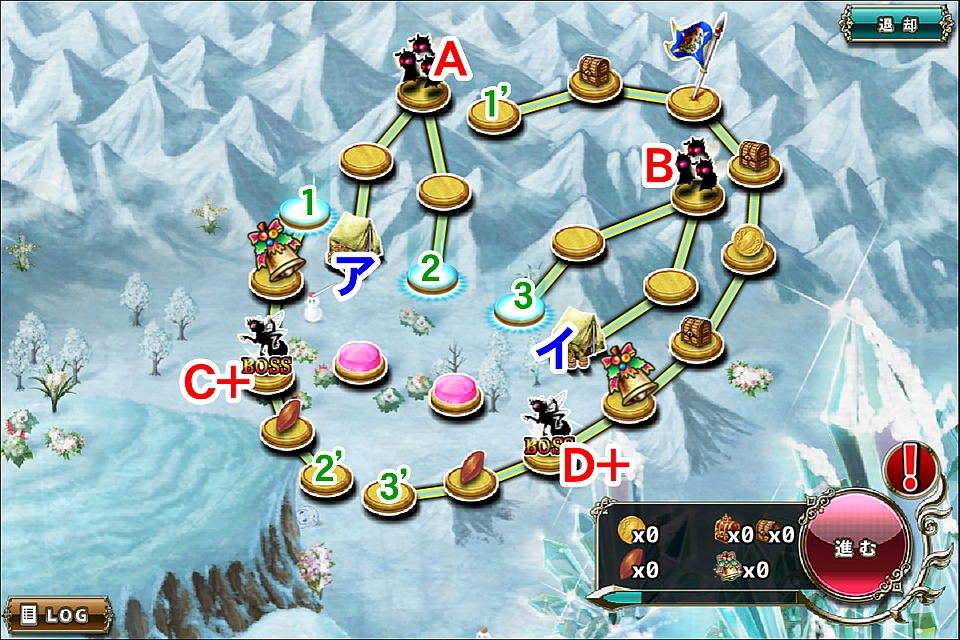Choose the gold node labeled 2'
Image resolution: width=960 pixels, height=640 pixels.
click(327, 478)
